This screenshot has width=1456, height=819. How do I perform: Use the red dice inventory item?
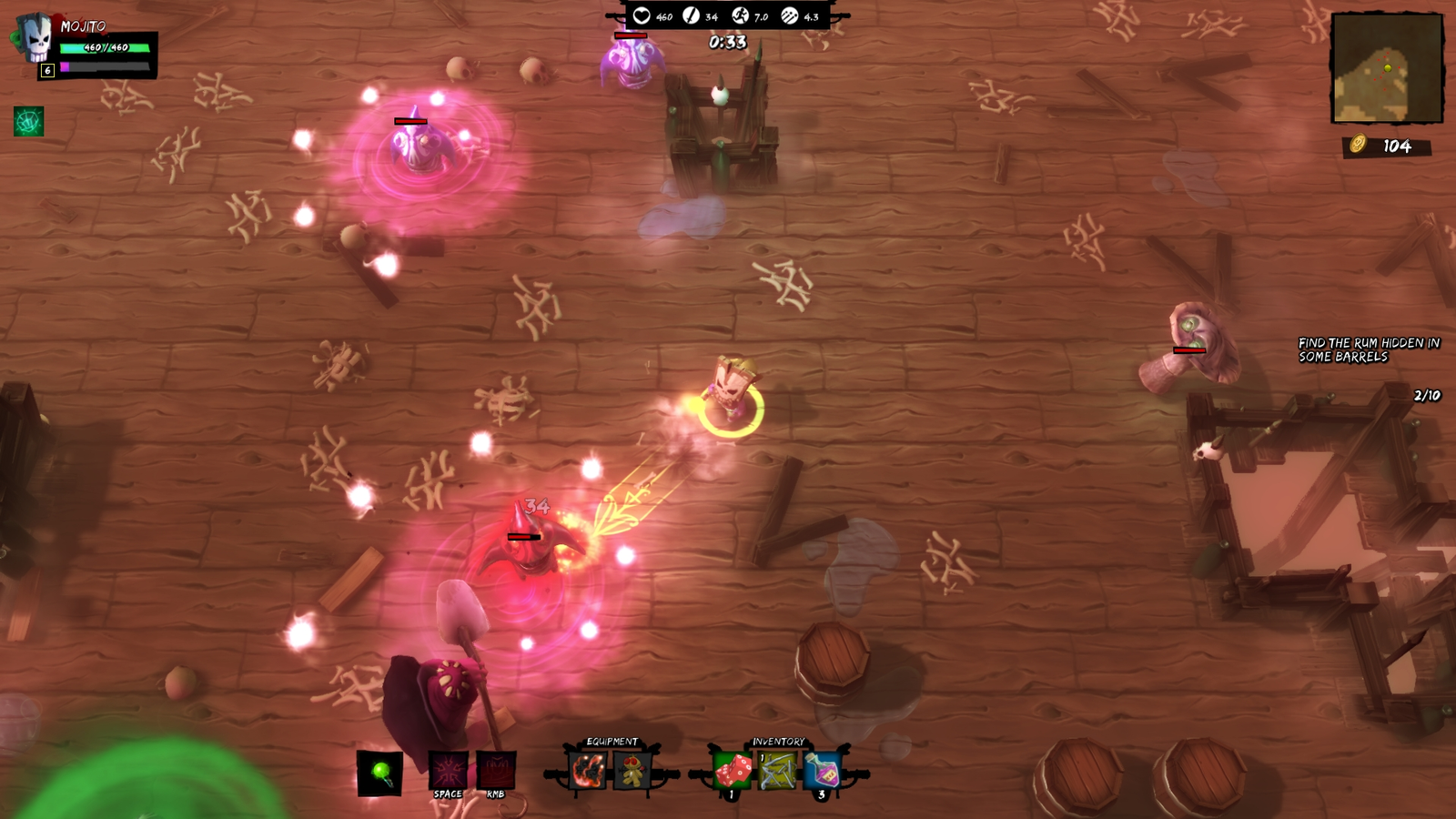[733, 772]
